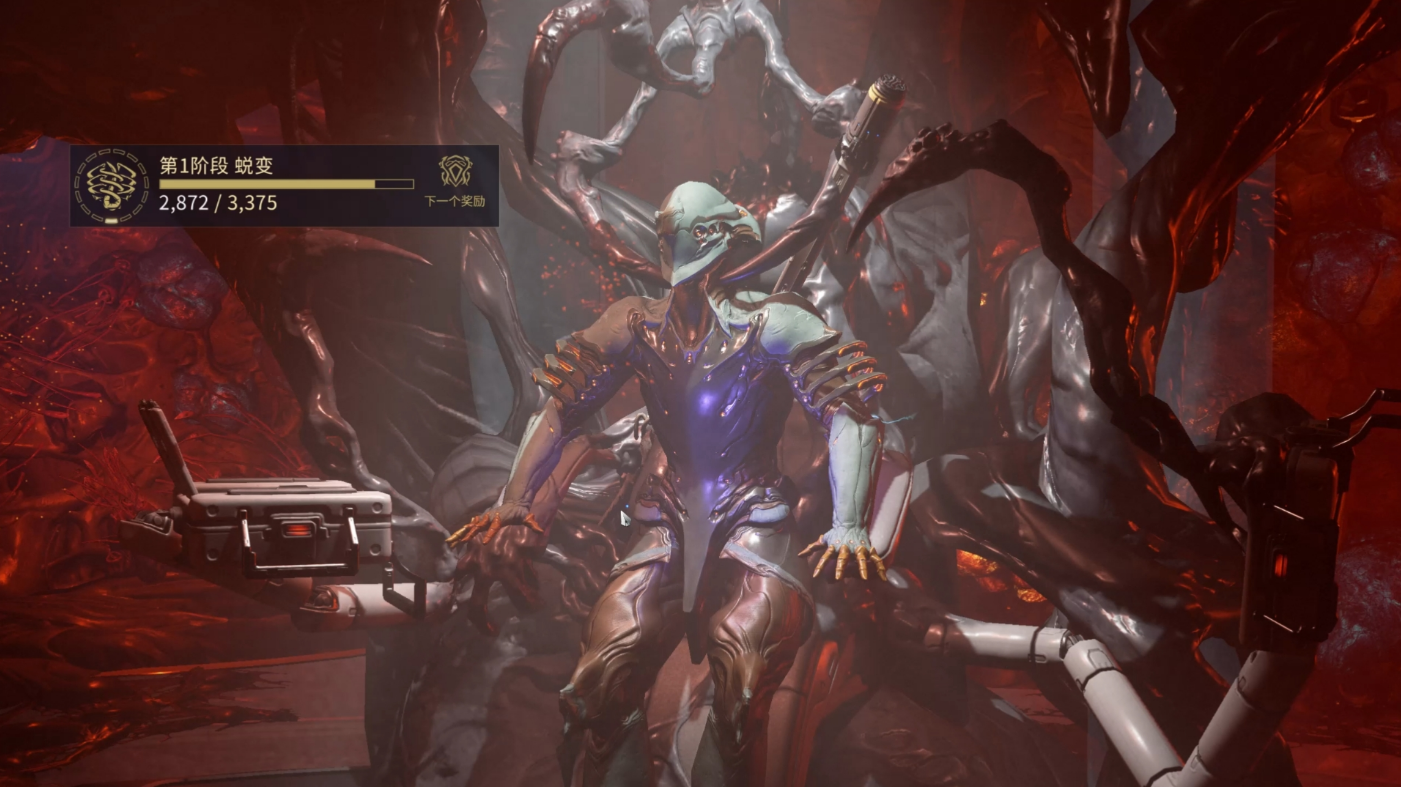
Task: Click the Helminth rank emblem icon
Action: point(112,185)
